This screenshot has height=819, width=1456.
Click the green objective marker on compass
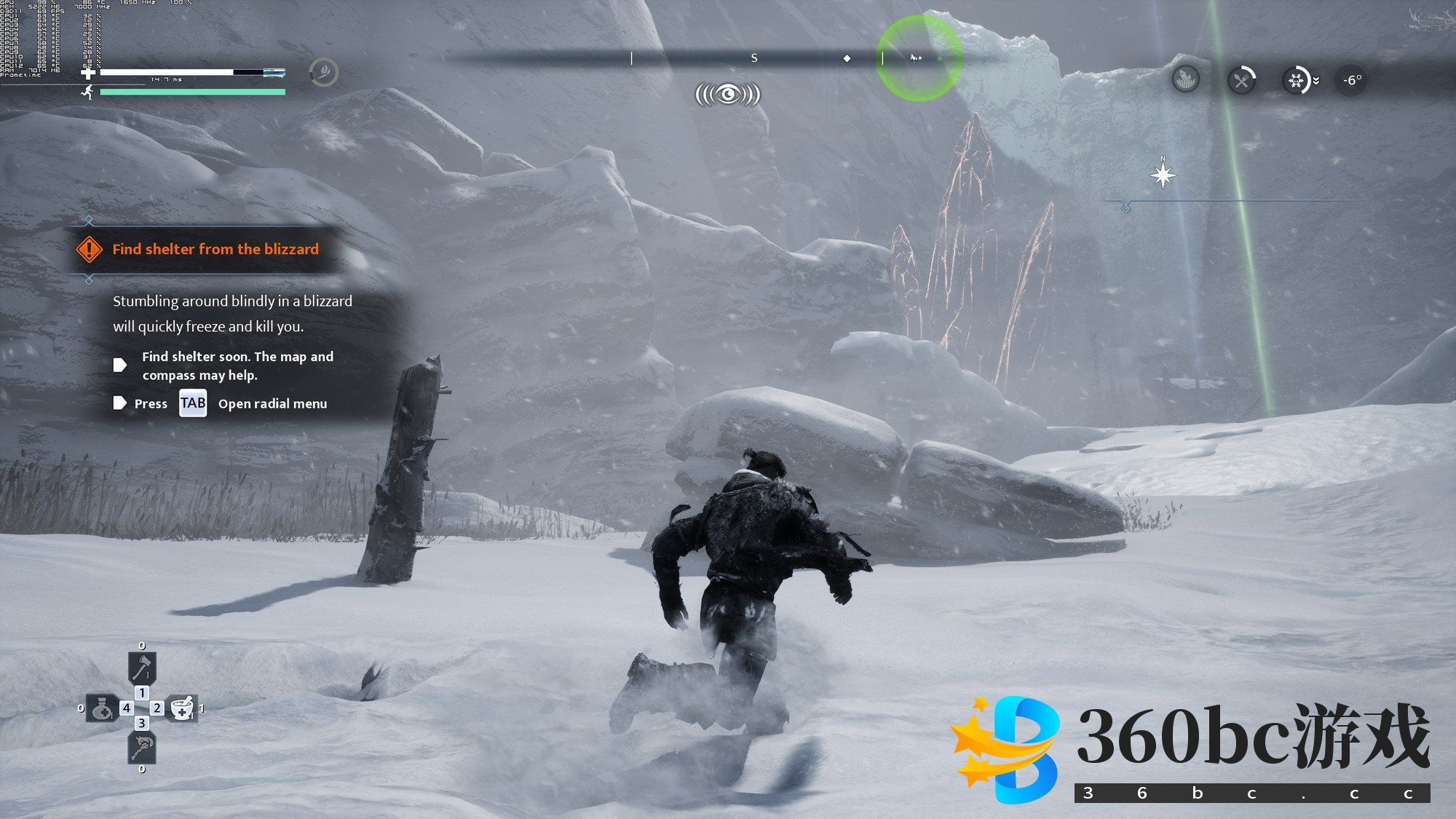coord(939,58)
